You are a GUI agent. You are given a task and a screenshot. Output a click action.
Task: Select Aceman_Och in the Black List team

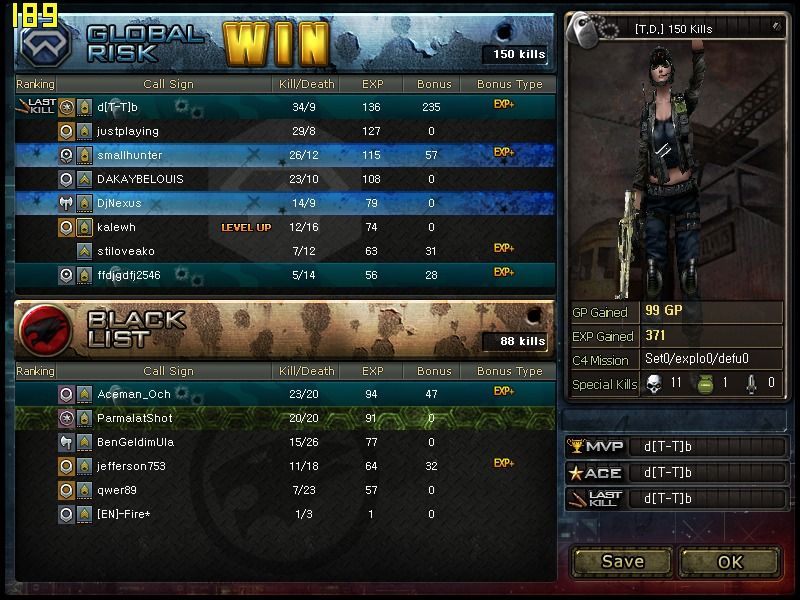tap(285, 394)
